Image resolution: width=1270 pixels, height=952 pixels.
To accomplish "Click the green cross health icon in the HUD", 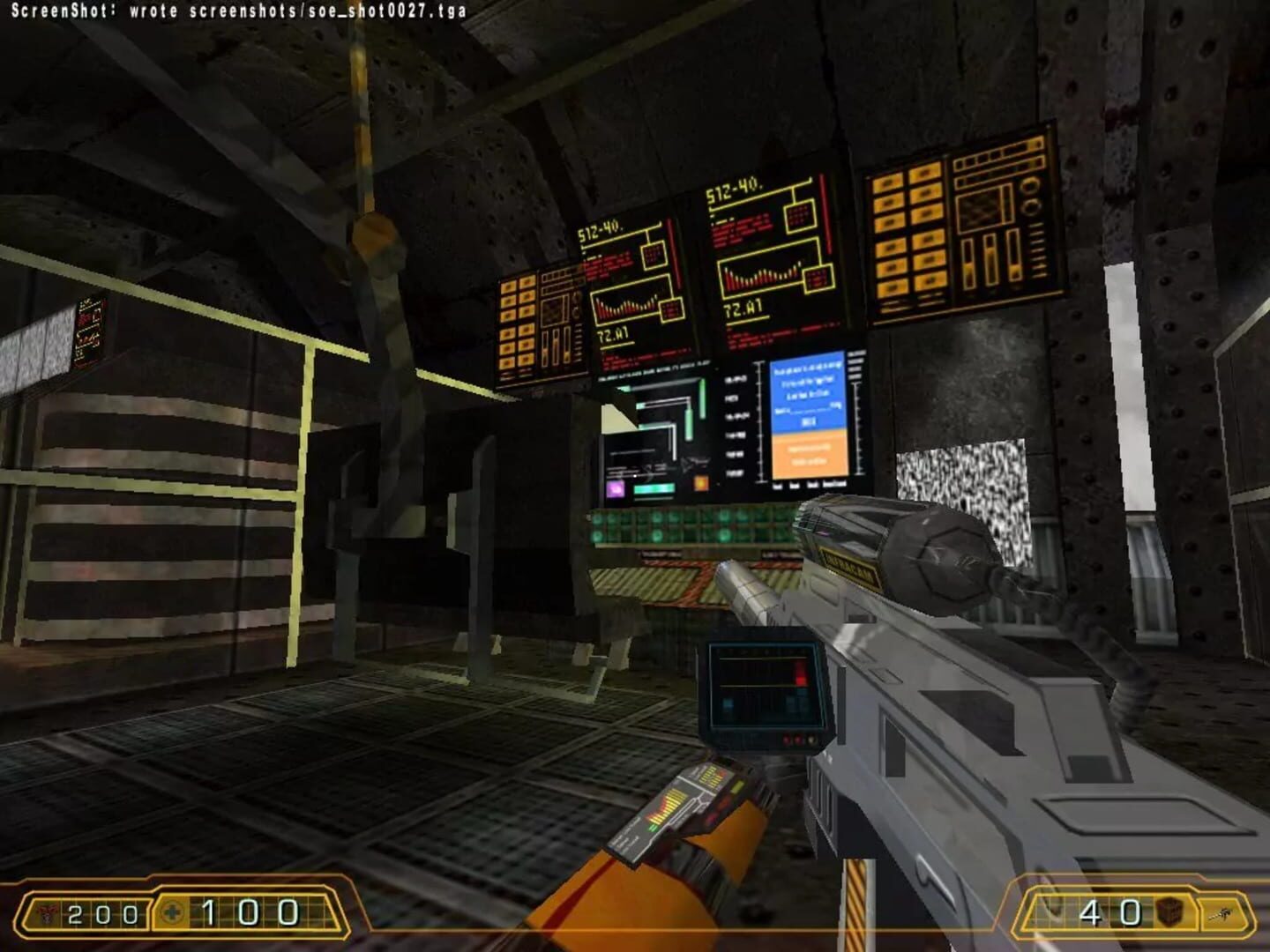I will pos(174,911).
